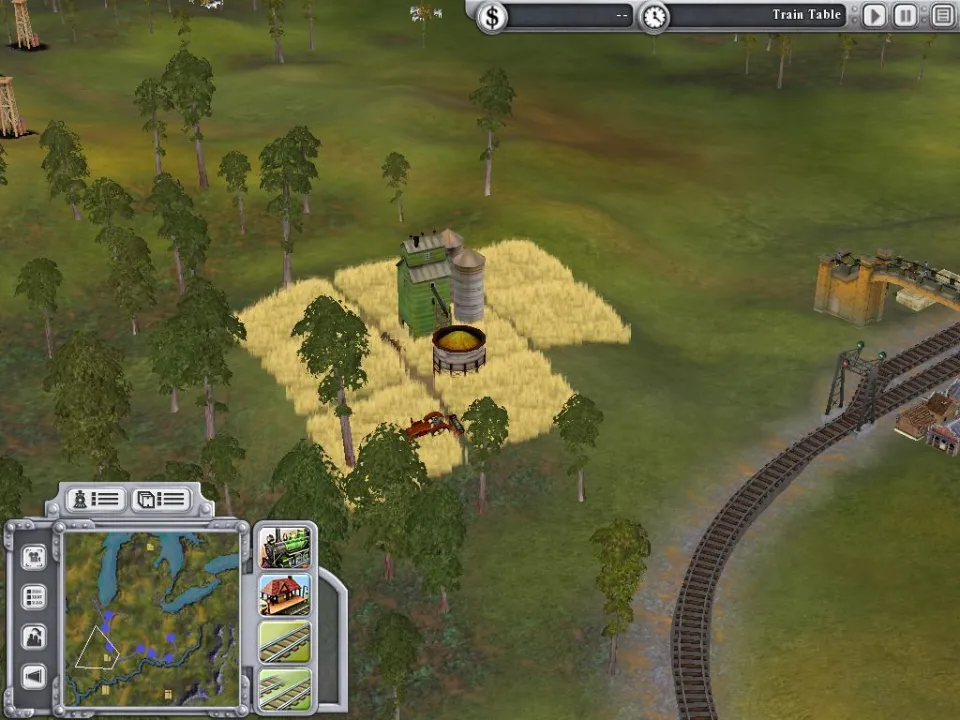Pause the game simulation

click(905, 15)
